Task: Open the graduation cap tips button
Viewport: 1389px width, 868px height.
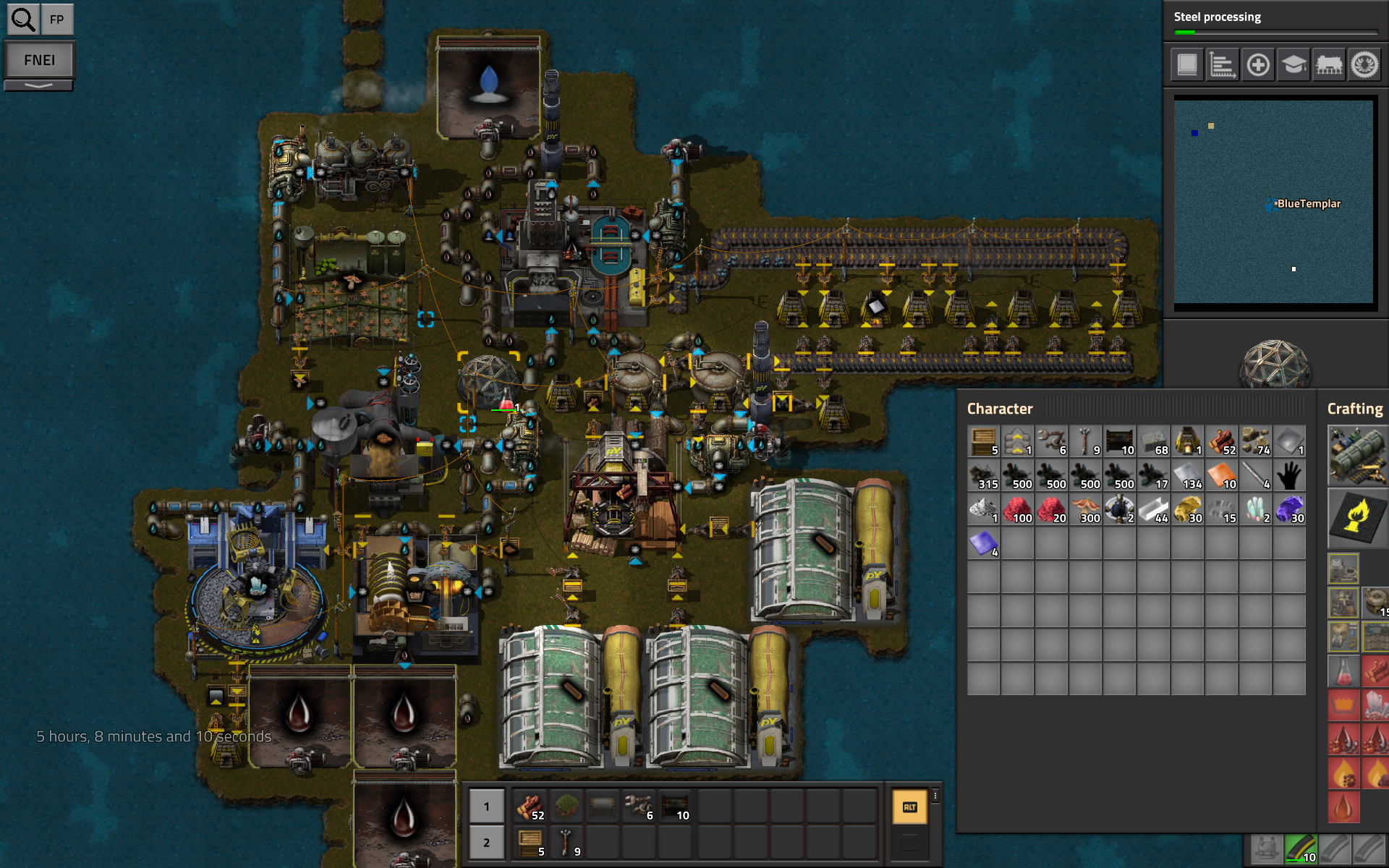Action: coord(1294,65)
